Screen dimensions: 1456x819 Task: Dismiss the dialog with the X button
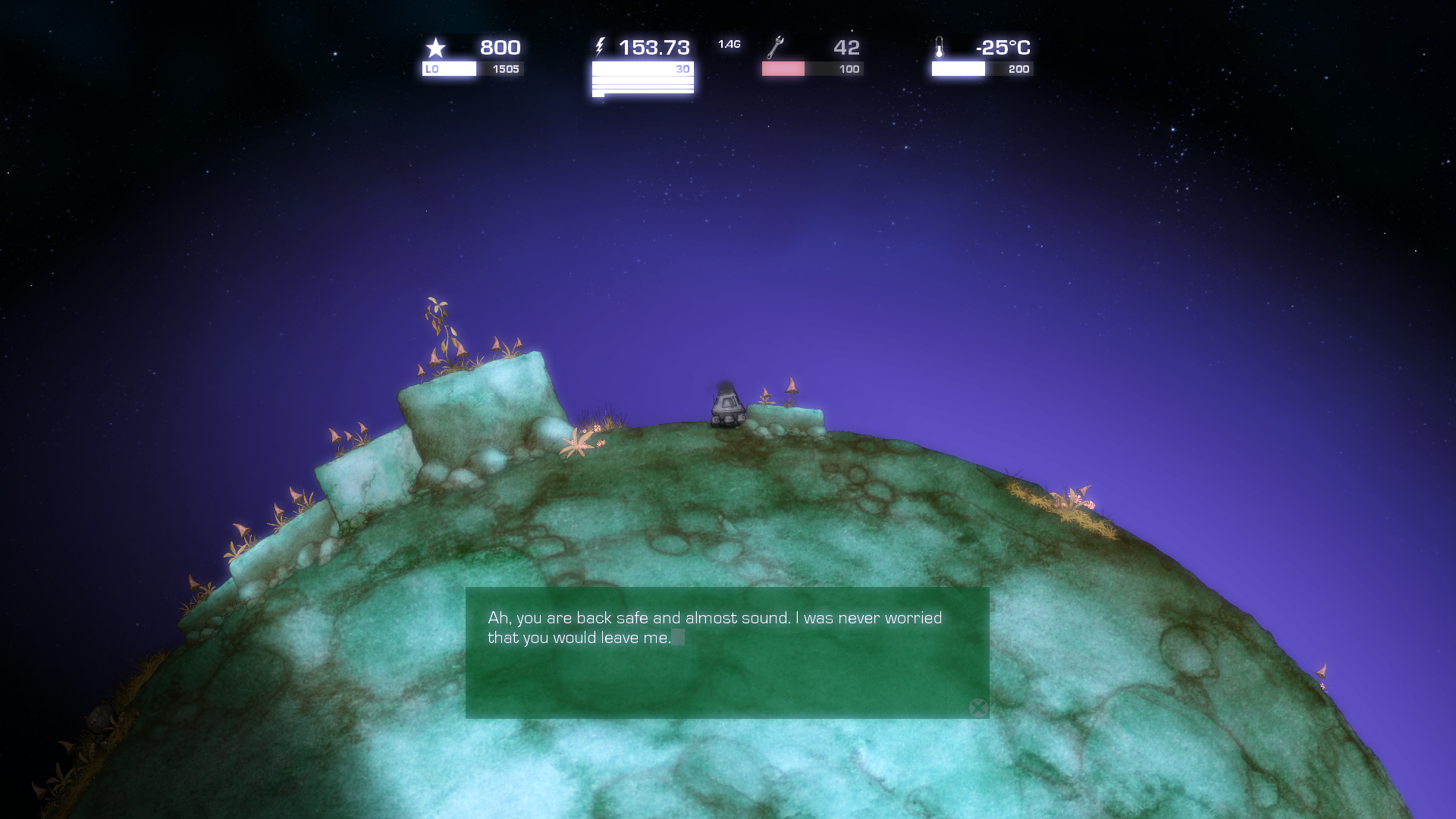pos(978,708)
